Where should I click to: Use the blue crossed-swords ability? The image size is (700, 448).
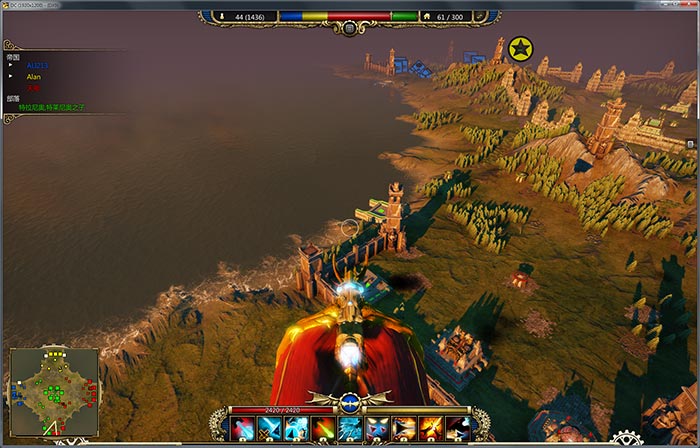point(268,429)
